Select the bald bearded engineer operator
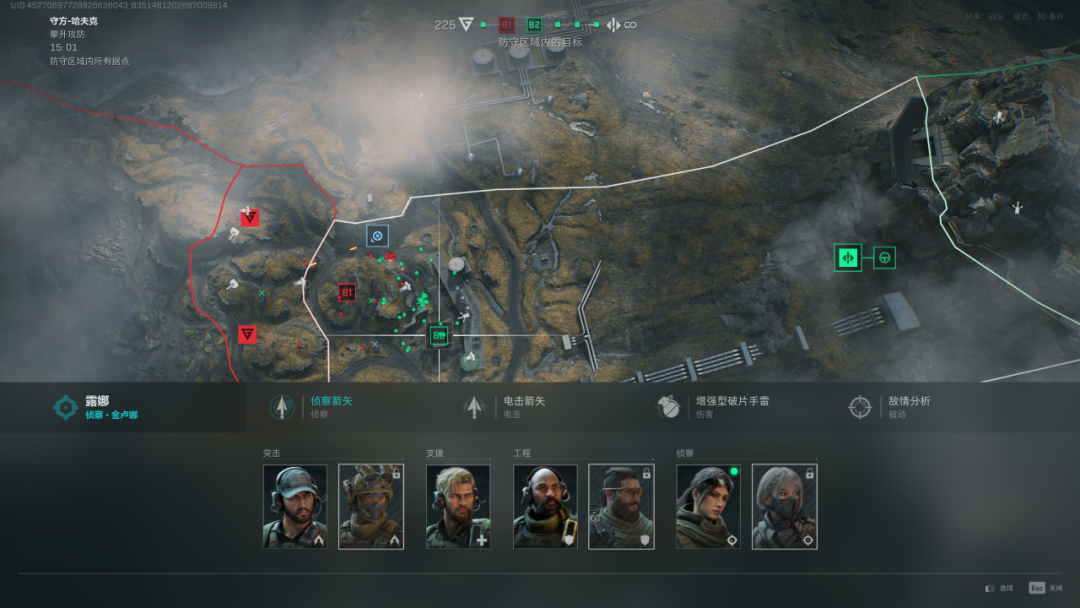 click(545, 506)
